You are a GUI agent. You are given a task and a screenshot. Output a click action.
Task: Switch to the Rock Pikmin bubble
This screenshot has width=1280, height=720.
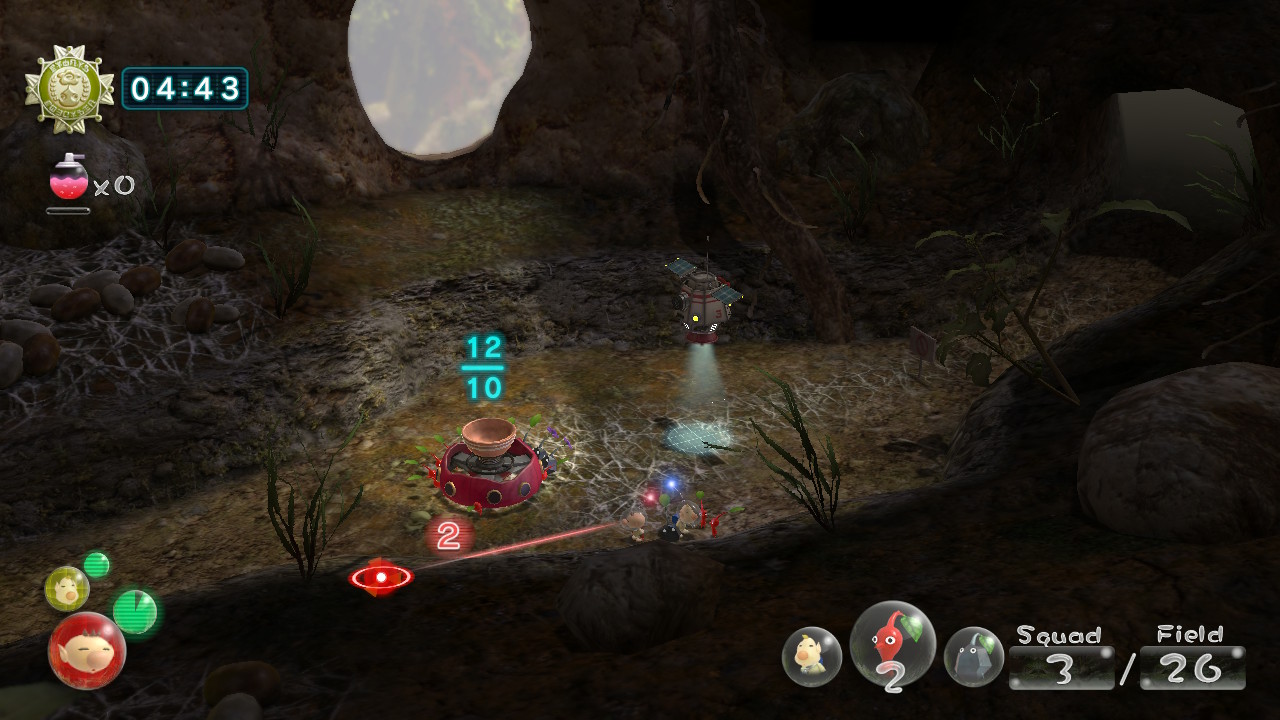(x=973, y=656)
